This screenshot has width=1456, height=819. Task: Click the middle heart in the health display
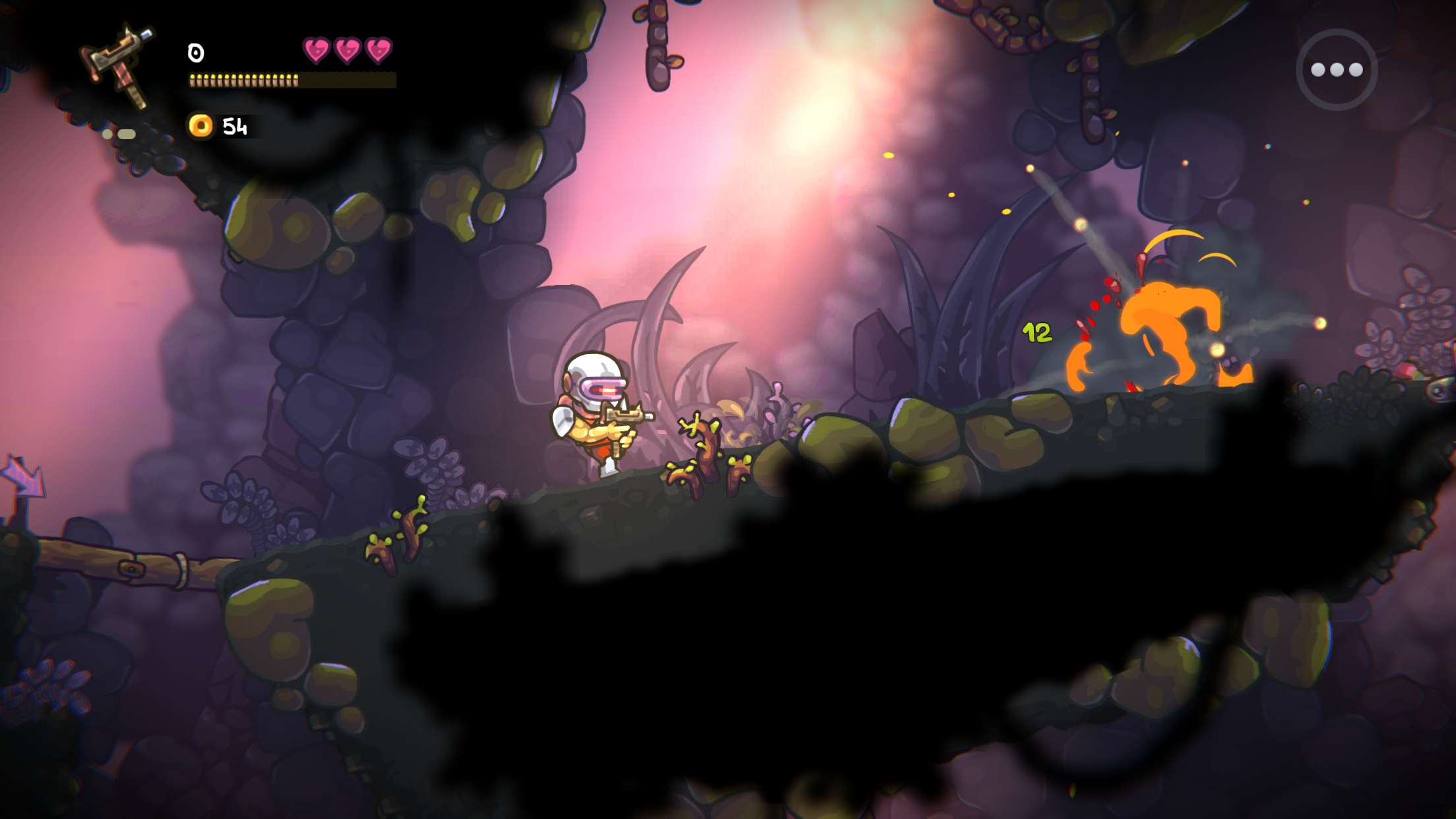(347, 51)
